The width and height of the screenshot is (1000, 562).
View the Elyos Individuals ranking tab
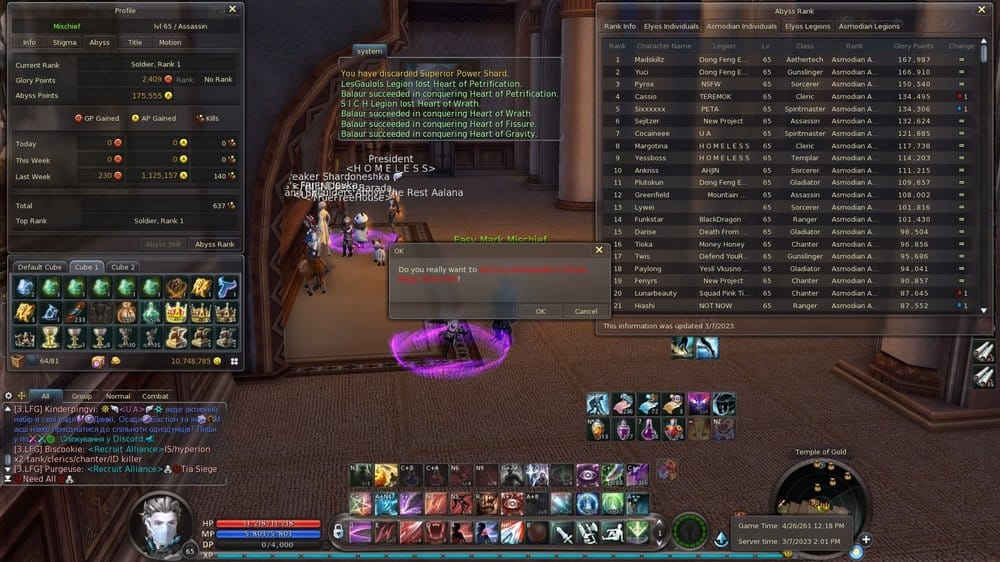click(x=672, y=26)
